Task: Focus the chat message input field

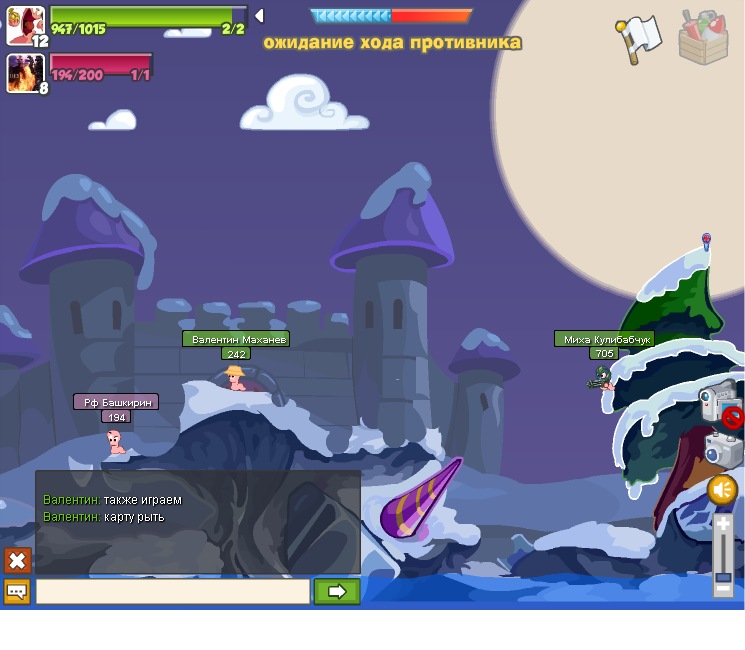Action: (x=173, y=591)
